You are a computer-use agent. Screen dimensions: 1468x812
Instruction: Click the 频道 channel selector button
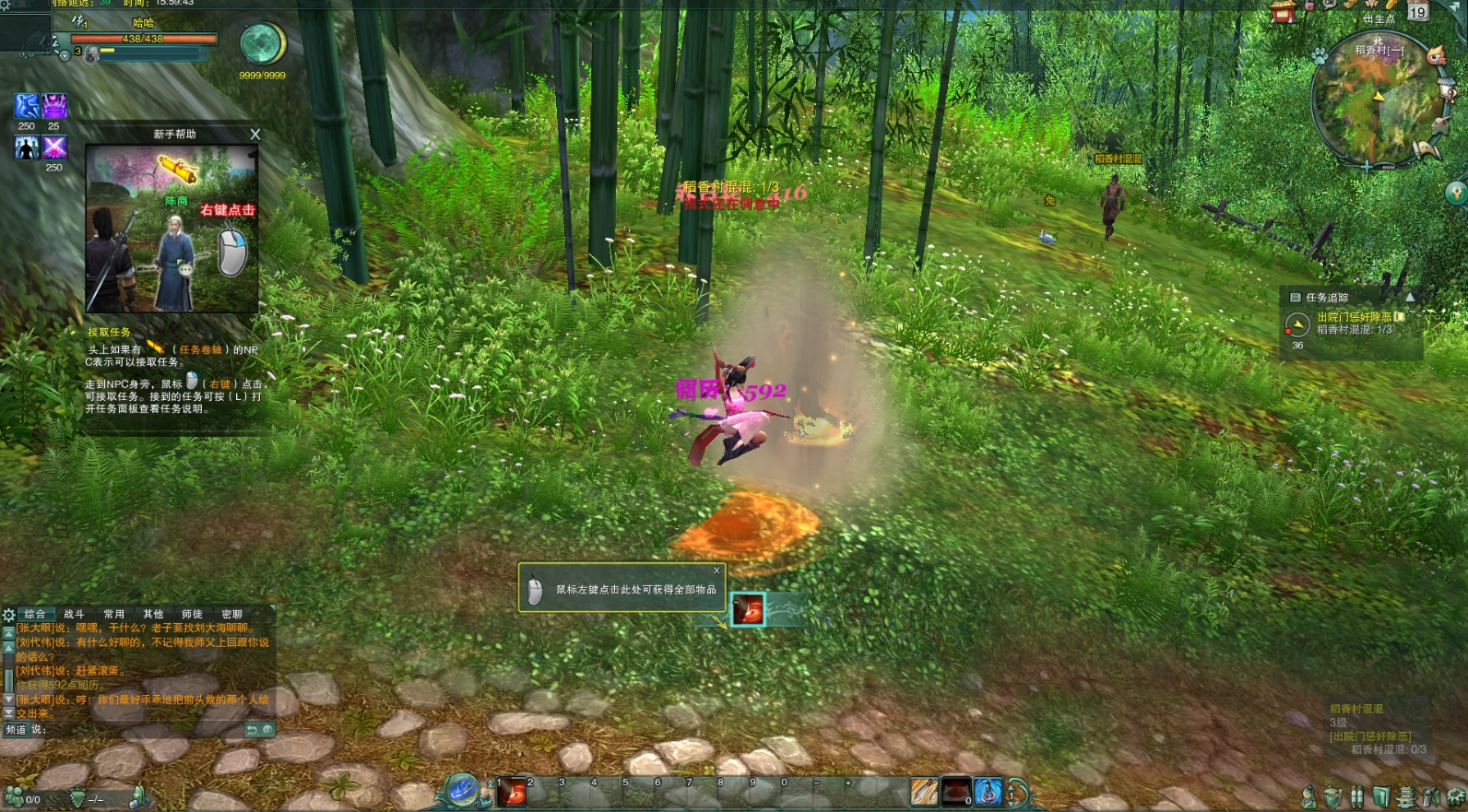click(17, 730)
